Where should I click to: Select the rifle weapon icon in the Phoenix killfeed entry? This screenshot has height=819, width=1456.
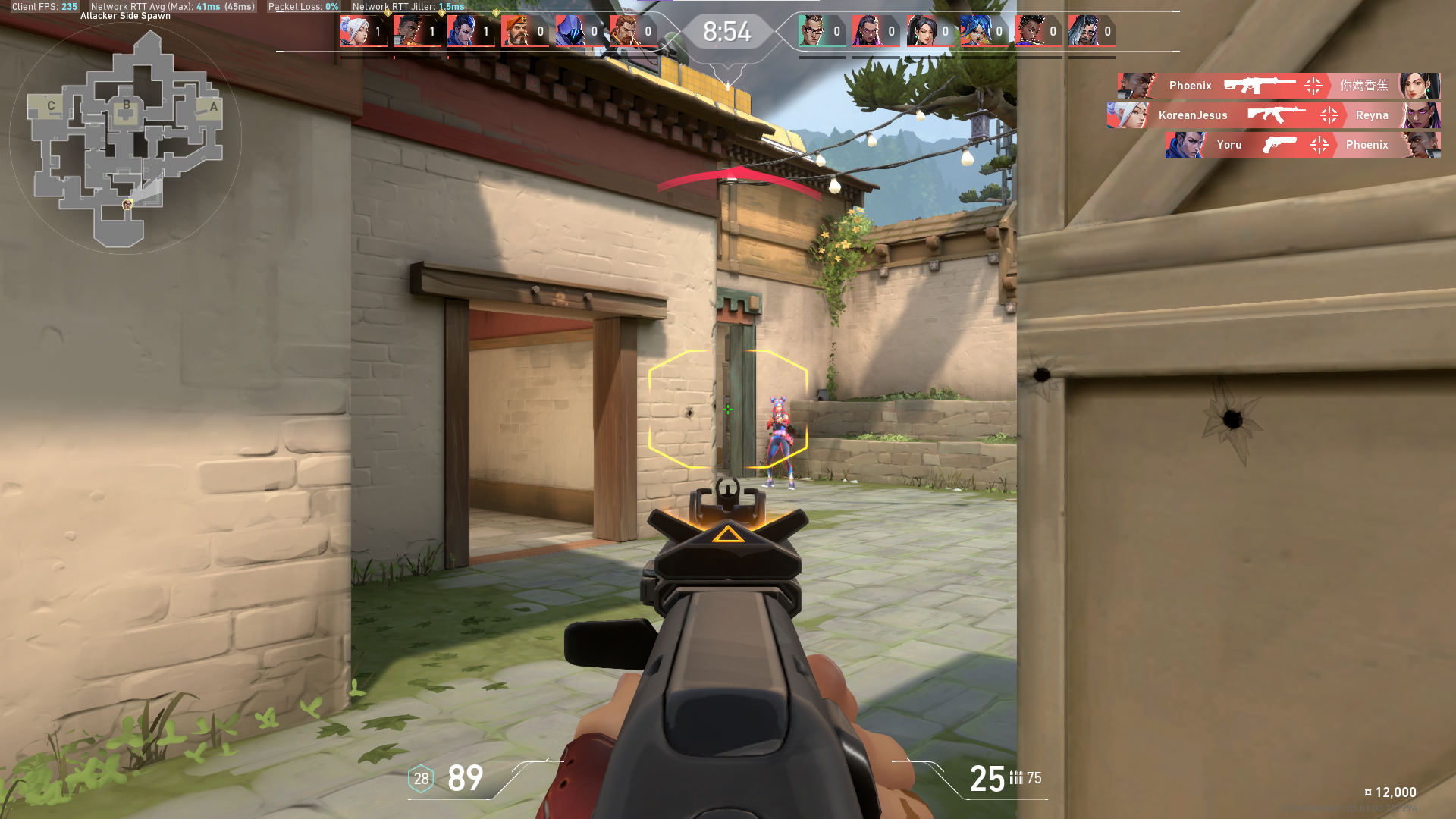(x=1259, y=86)
